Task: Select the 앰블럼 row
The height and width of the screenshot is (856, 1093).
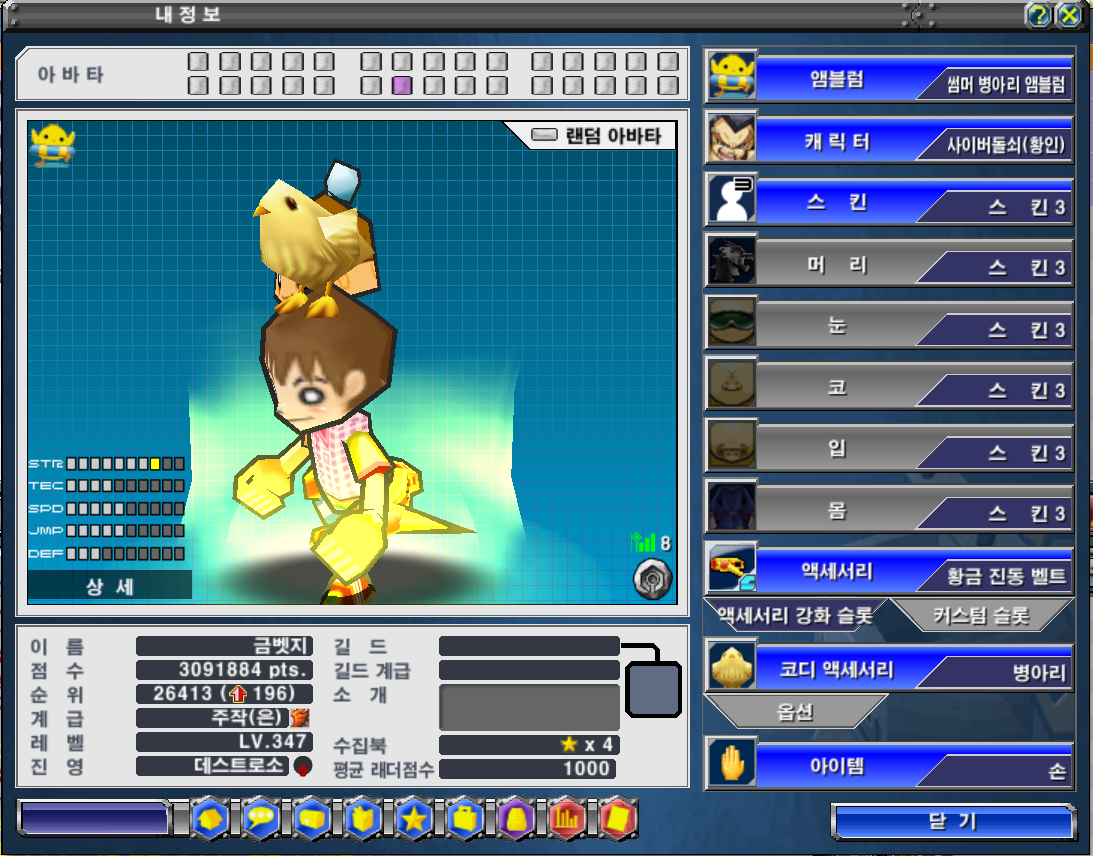Action: pos(888,78)
